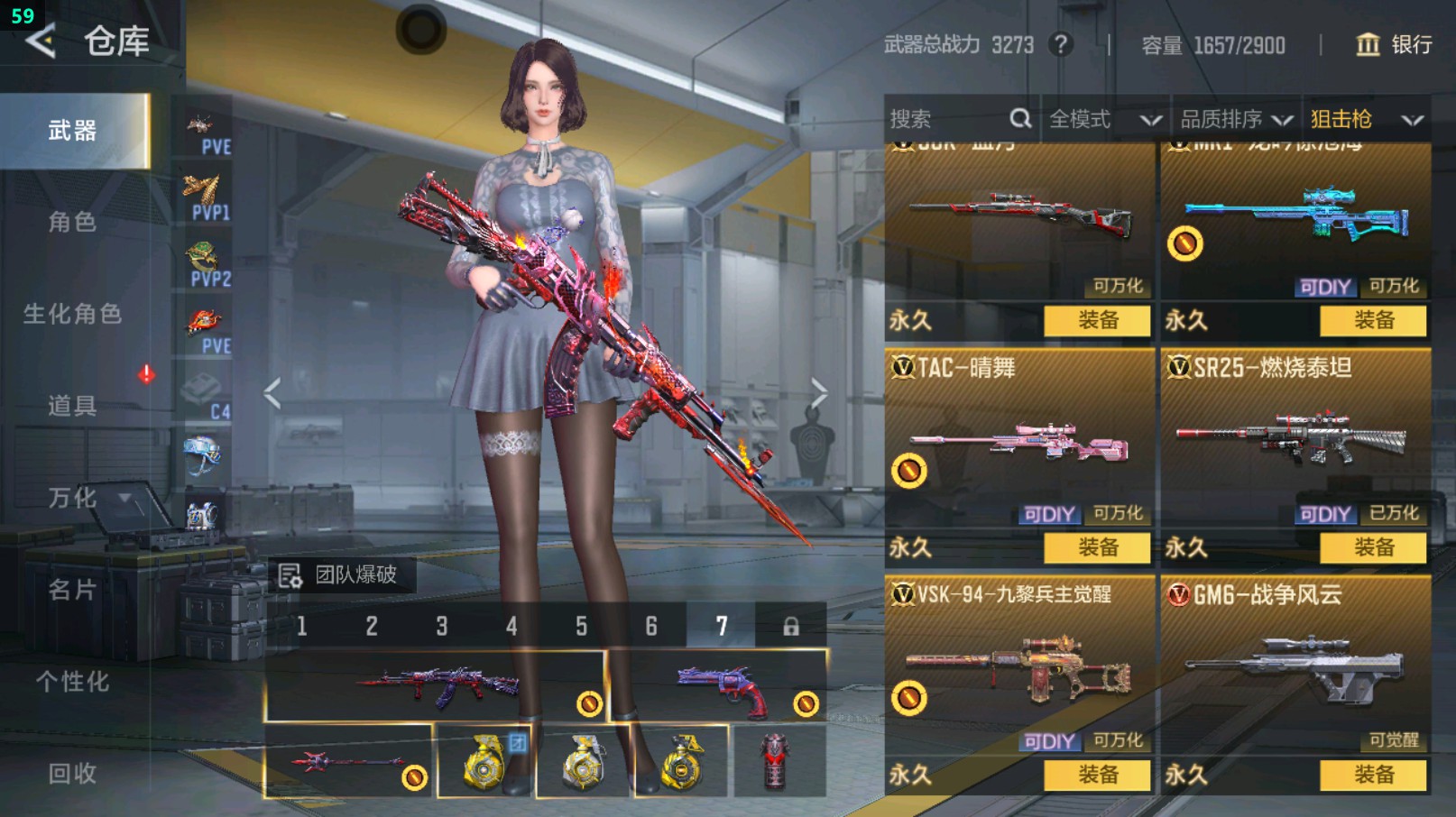Go back from the 仓库 screen

(x=41, y=41)
